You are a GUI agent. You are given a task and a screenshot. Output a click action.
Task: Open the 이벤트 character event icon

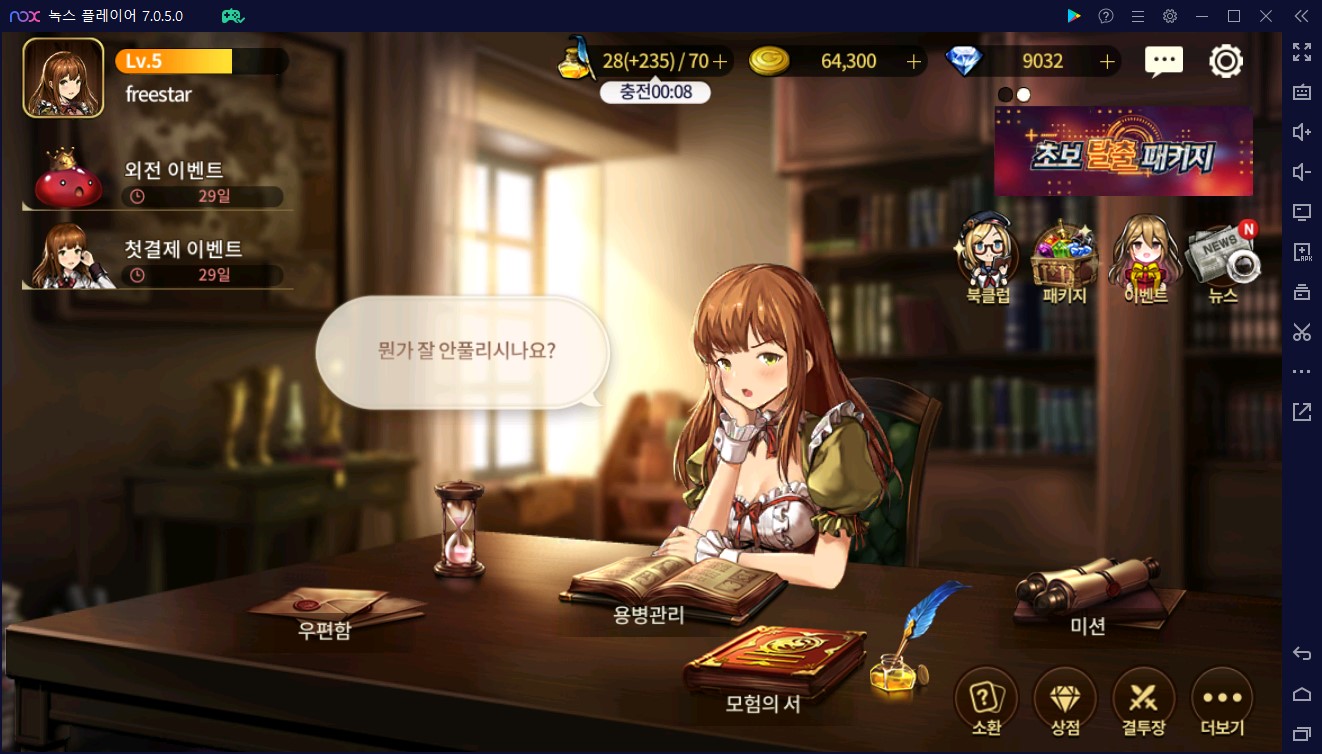[x=1142, y=252]
